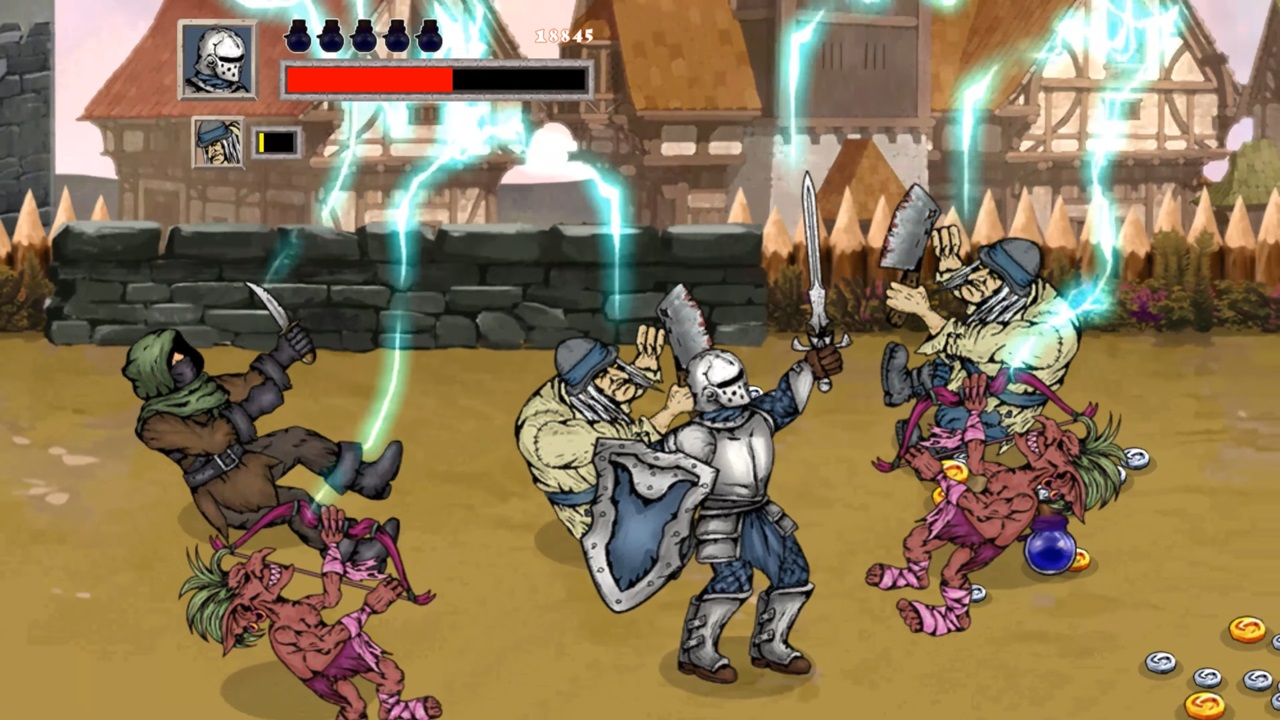Expand the player one health bar frame
Screen dimensions: 1280x720
(437, 80)
